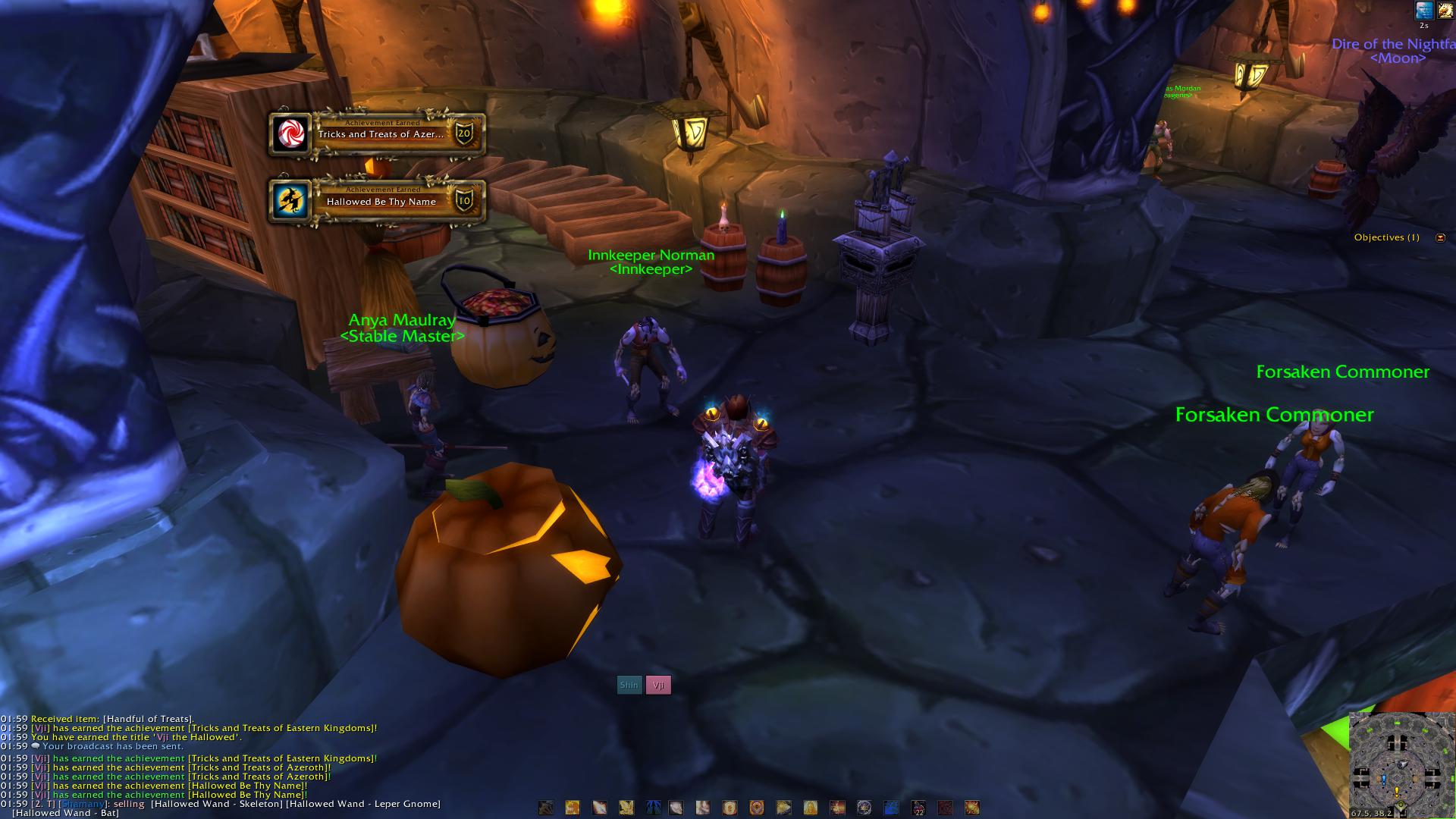Click the yellow quest marker on minimap
The height and width of the screenshot is (819, 1456).
[1398, 791]
